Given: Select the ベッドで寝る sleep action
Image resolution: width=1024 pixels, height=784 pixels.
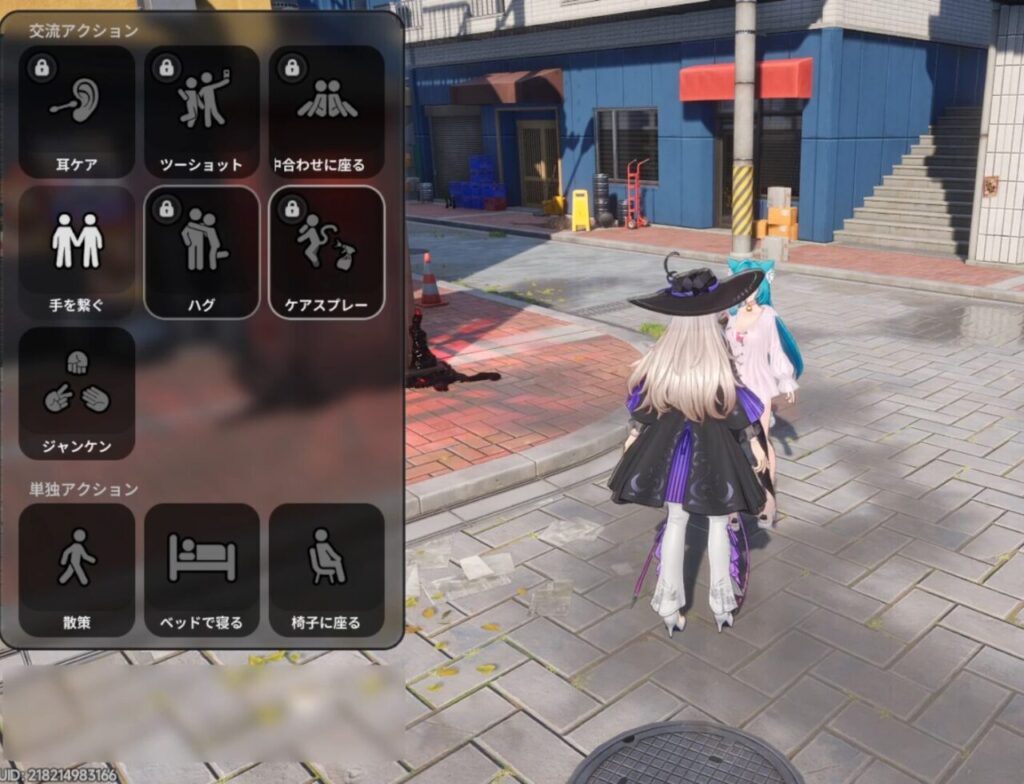Looking at the screenshot, I should [x=202, y=570].
